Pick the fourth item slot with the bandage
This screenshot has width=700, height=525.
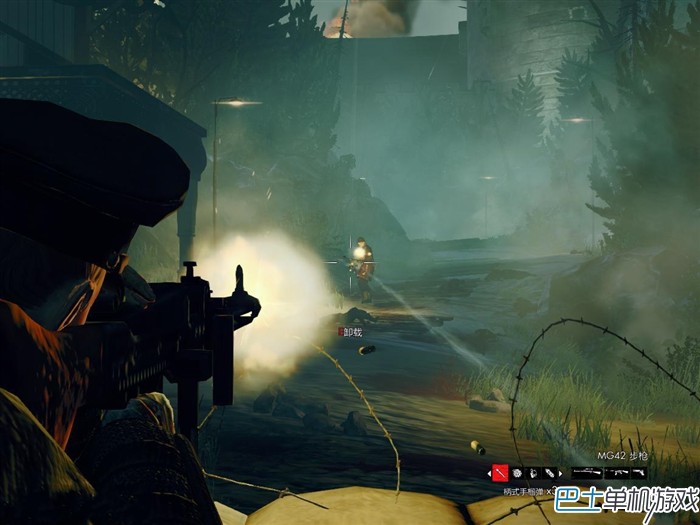(x=548, y=473)
